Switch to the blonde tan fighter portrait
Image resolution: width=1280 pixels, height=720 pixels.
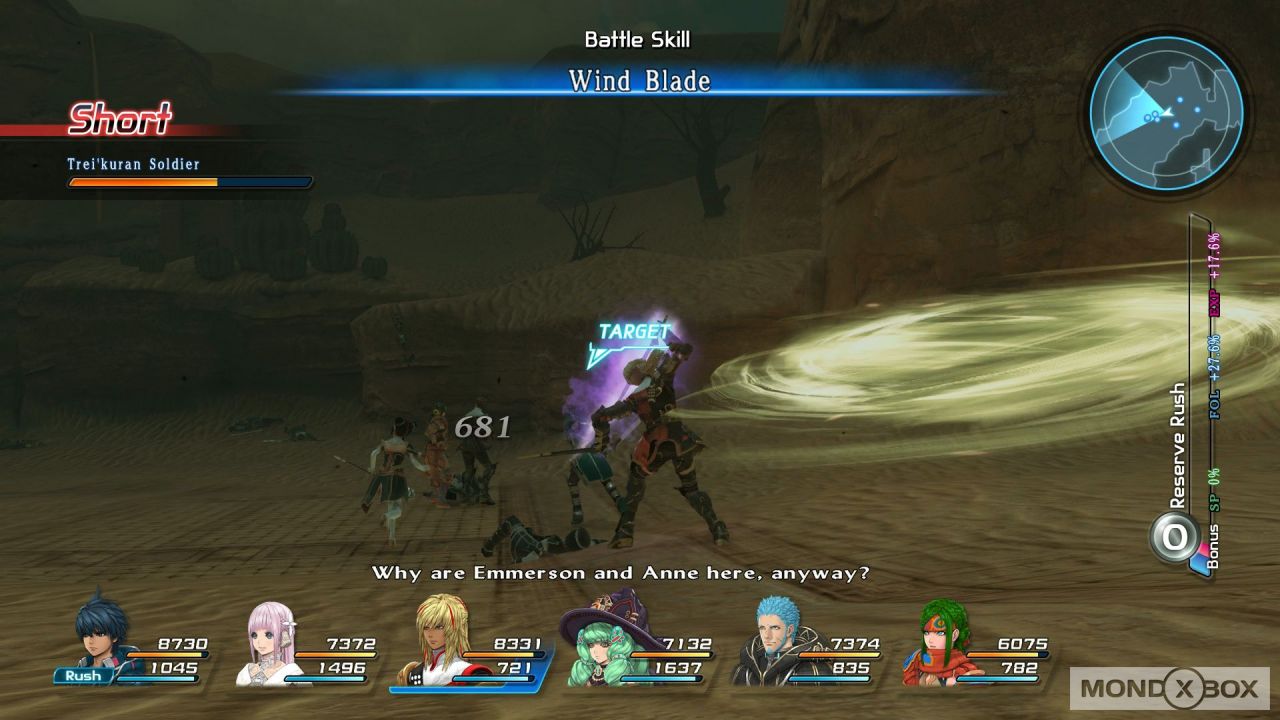point(435,640)
